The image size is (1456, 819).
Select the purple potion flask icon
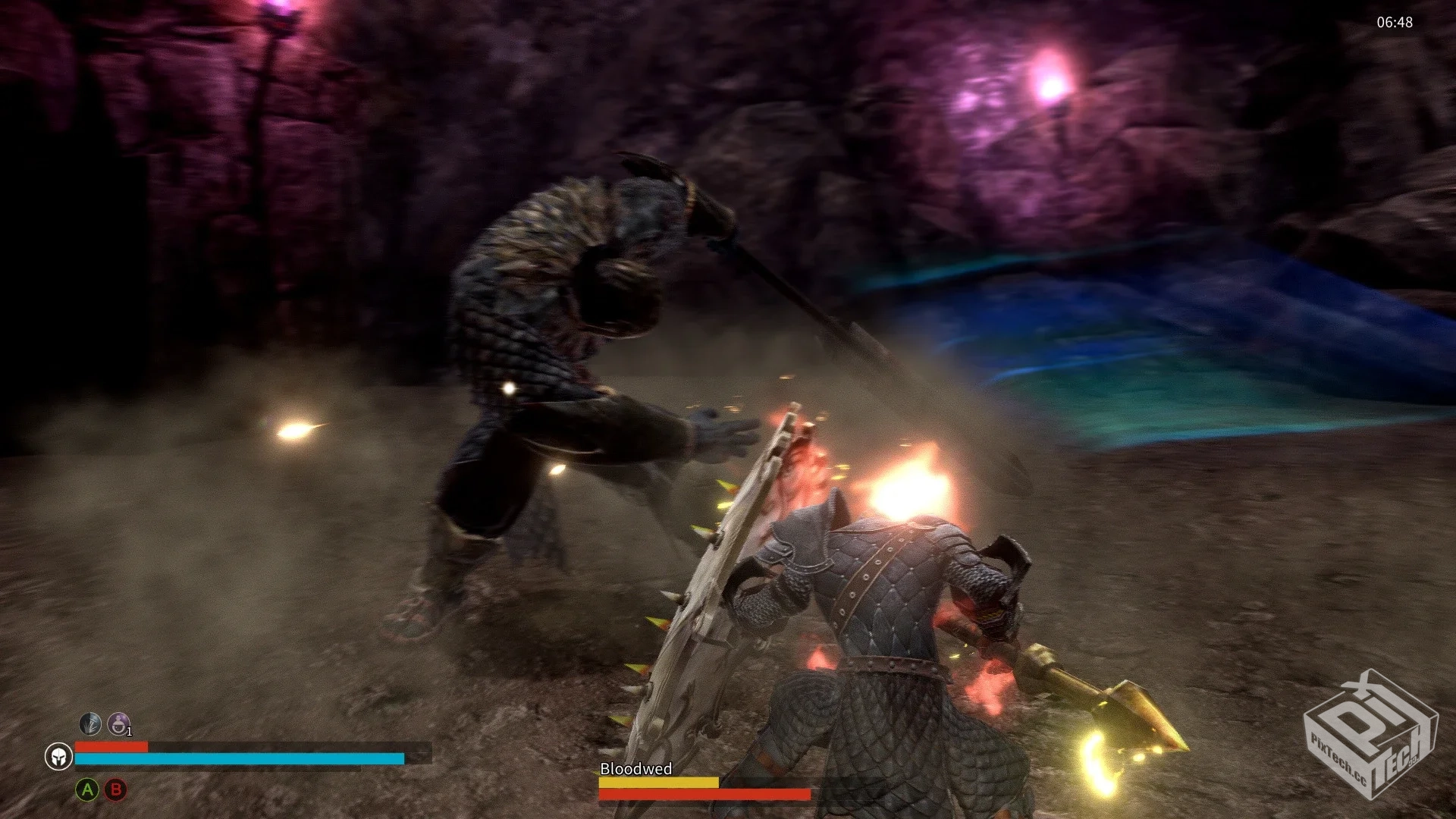click(x=118, y=724)
